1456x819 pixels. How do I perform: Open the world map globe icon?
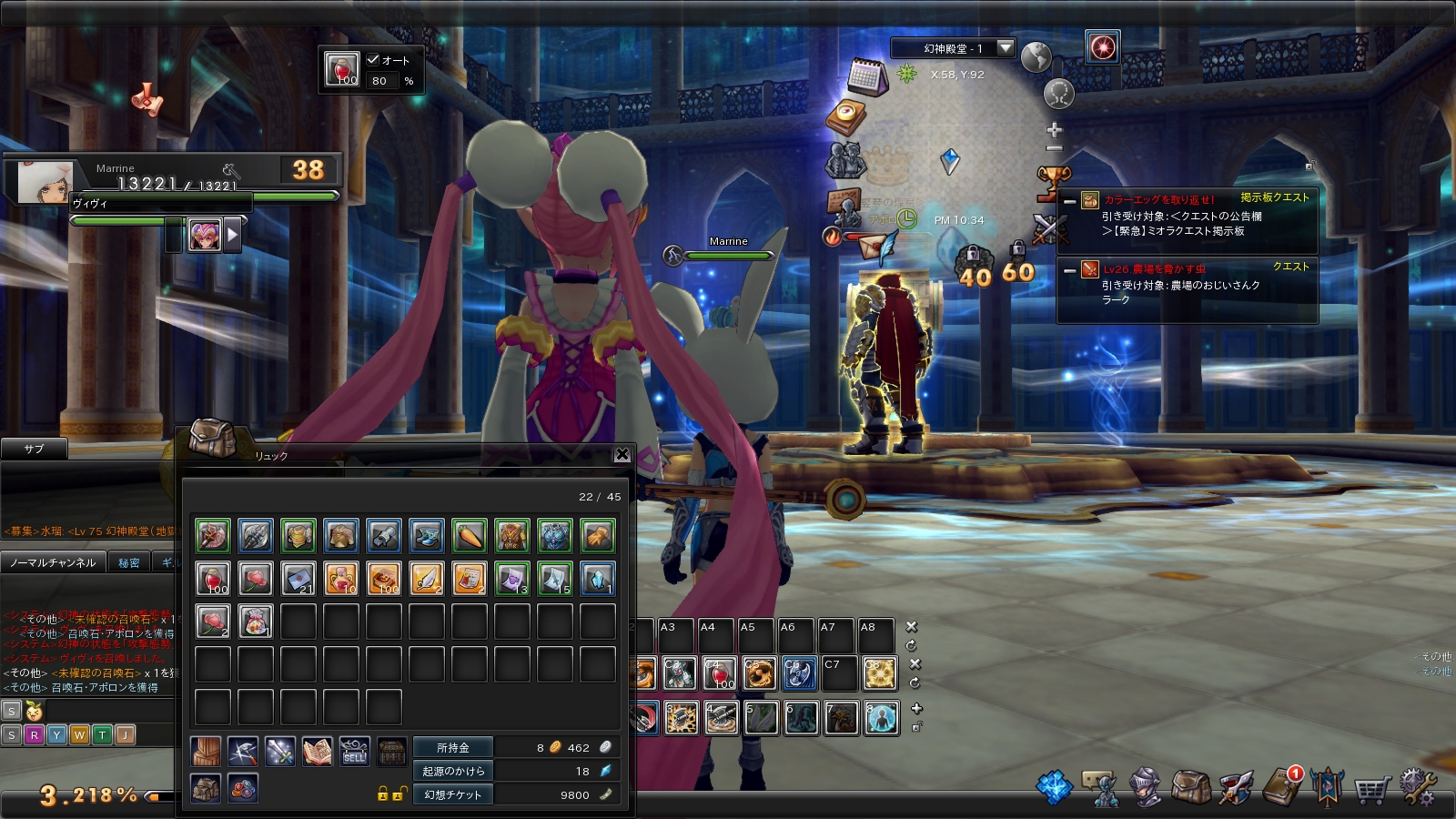[1036, 57]
